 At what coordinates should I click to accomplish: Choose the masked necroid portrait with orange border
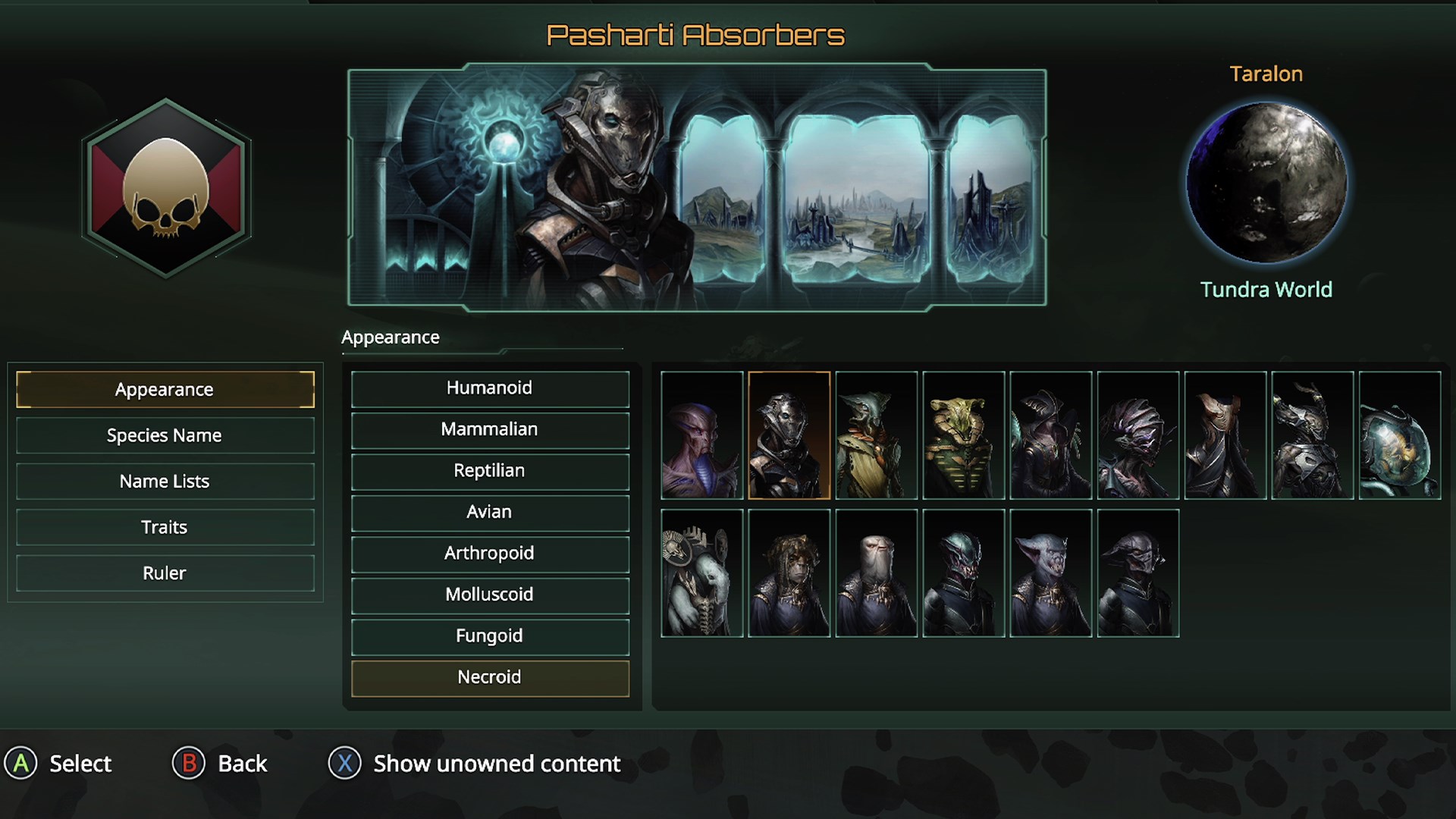(x=789, y=435)
